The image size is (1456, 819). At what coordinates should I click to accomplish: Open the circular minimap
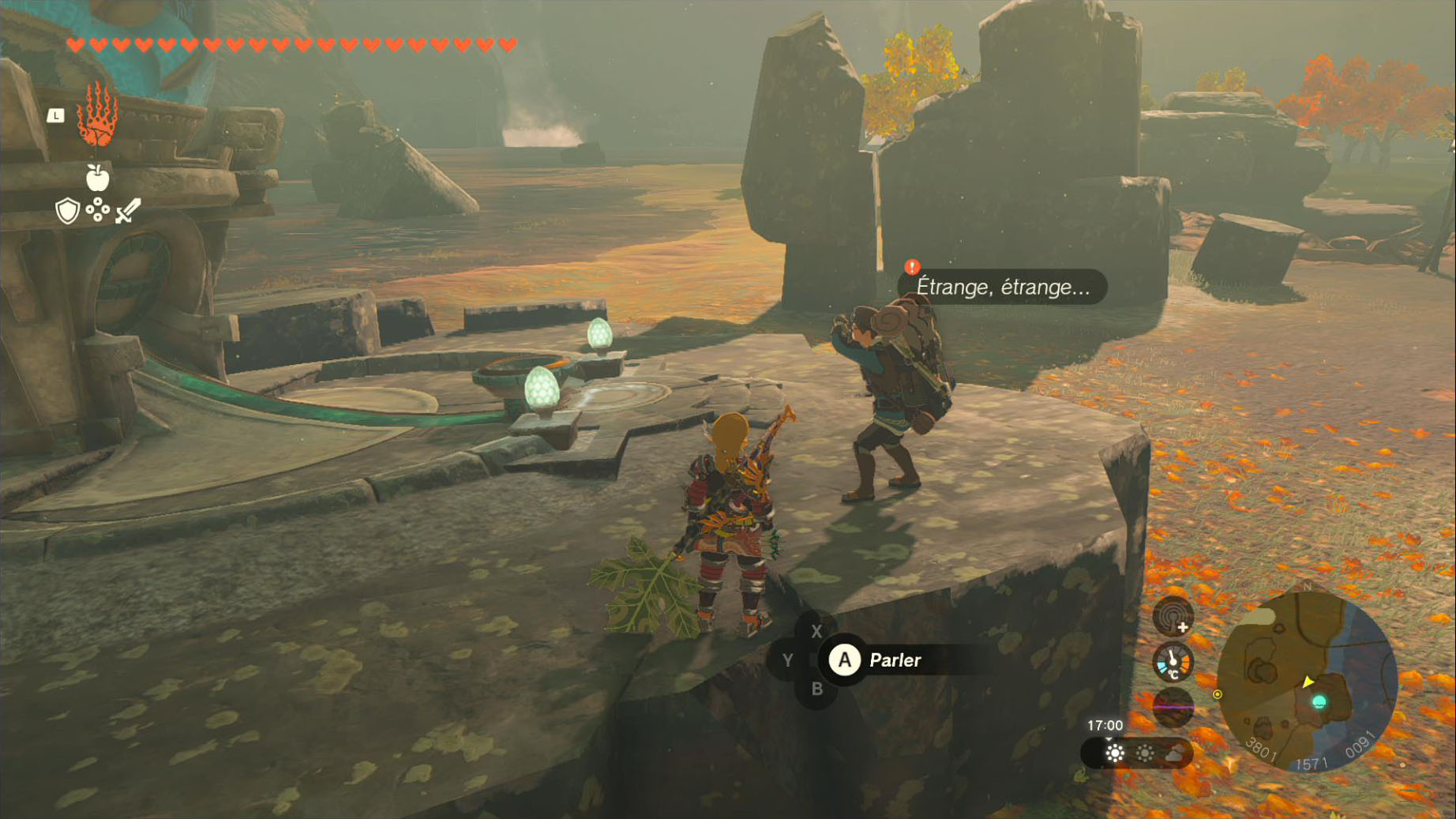pos(1307,682)
